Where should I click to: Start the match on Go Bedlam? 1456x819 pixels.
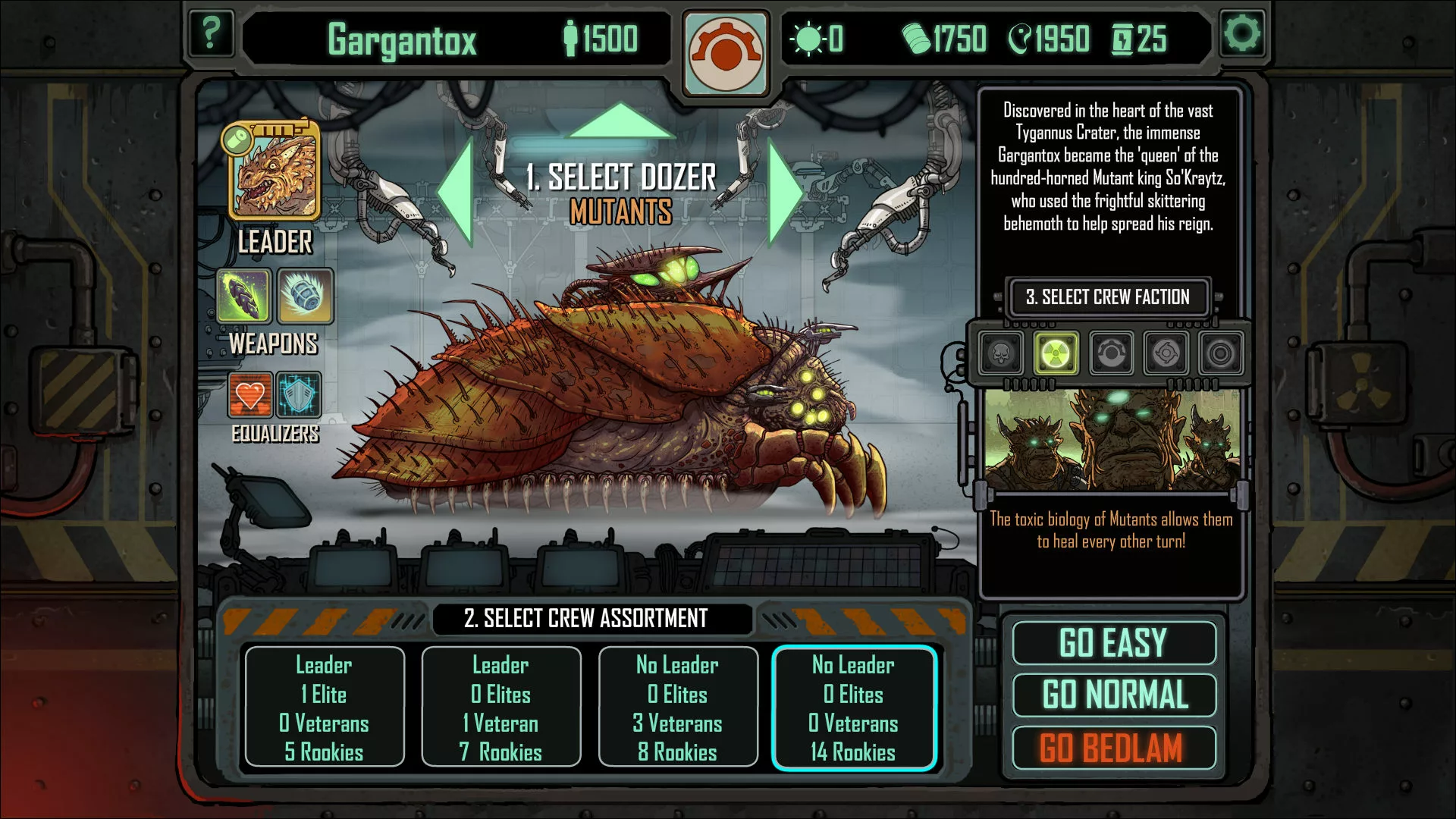(1113, 748)
